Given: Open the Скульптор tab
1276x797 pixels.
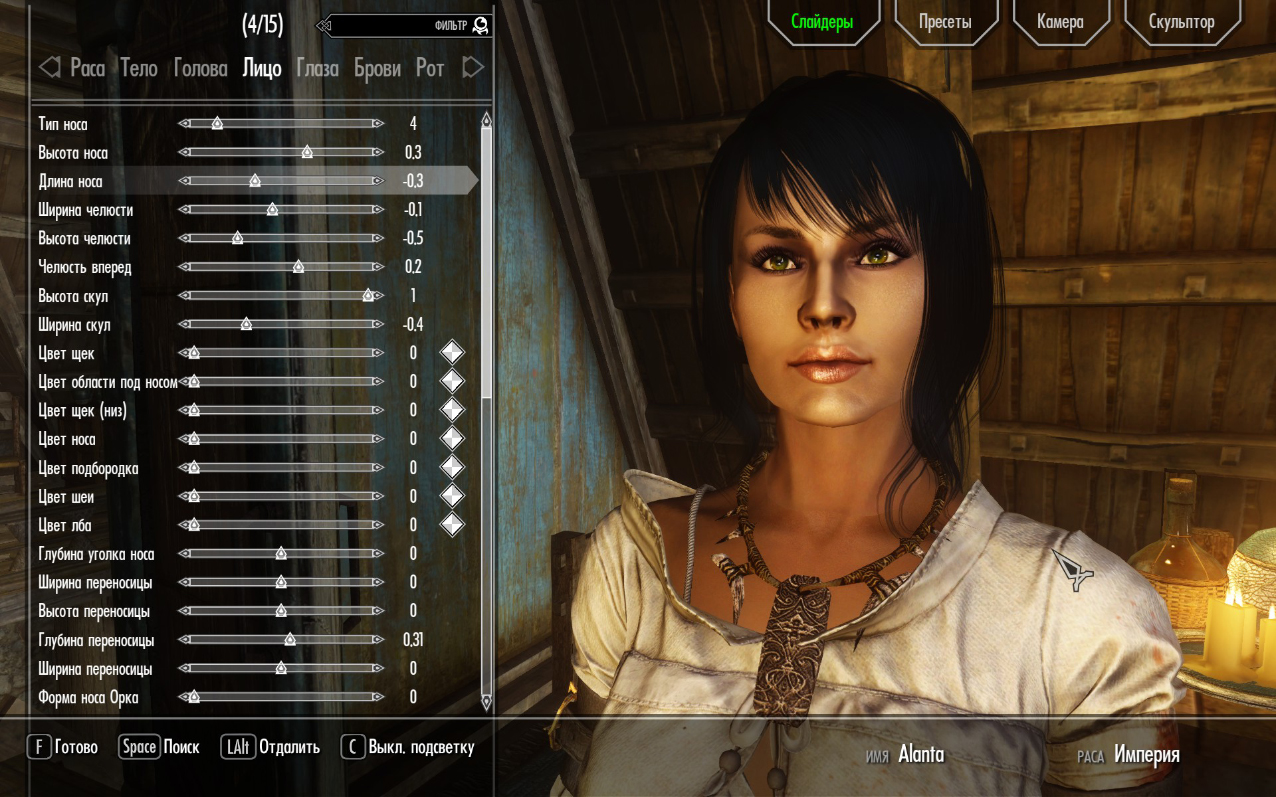Looking at the screenshot, I should point(1181,22).
